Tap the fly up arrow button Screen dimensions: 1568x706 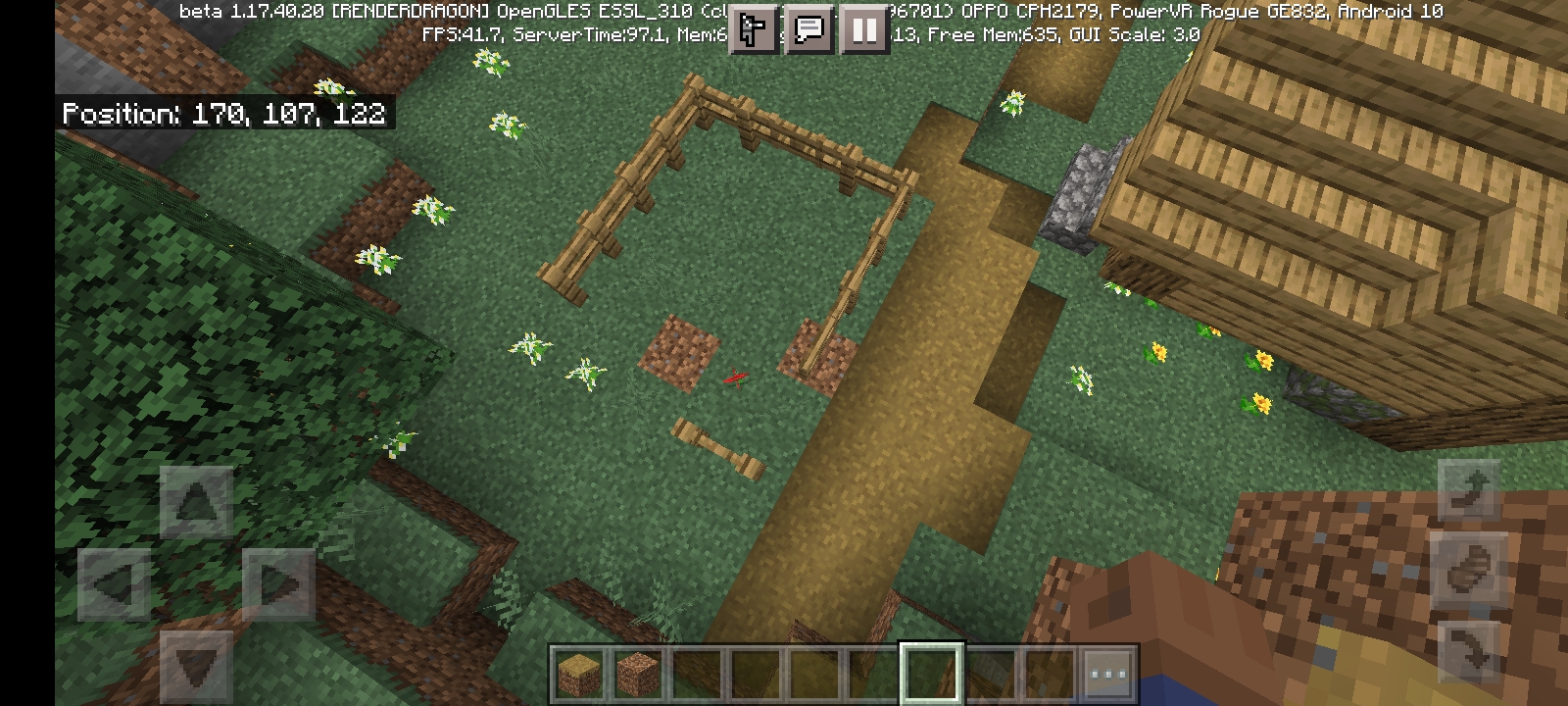point(1469,489)
